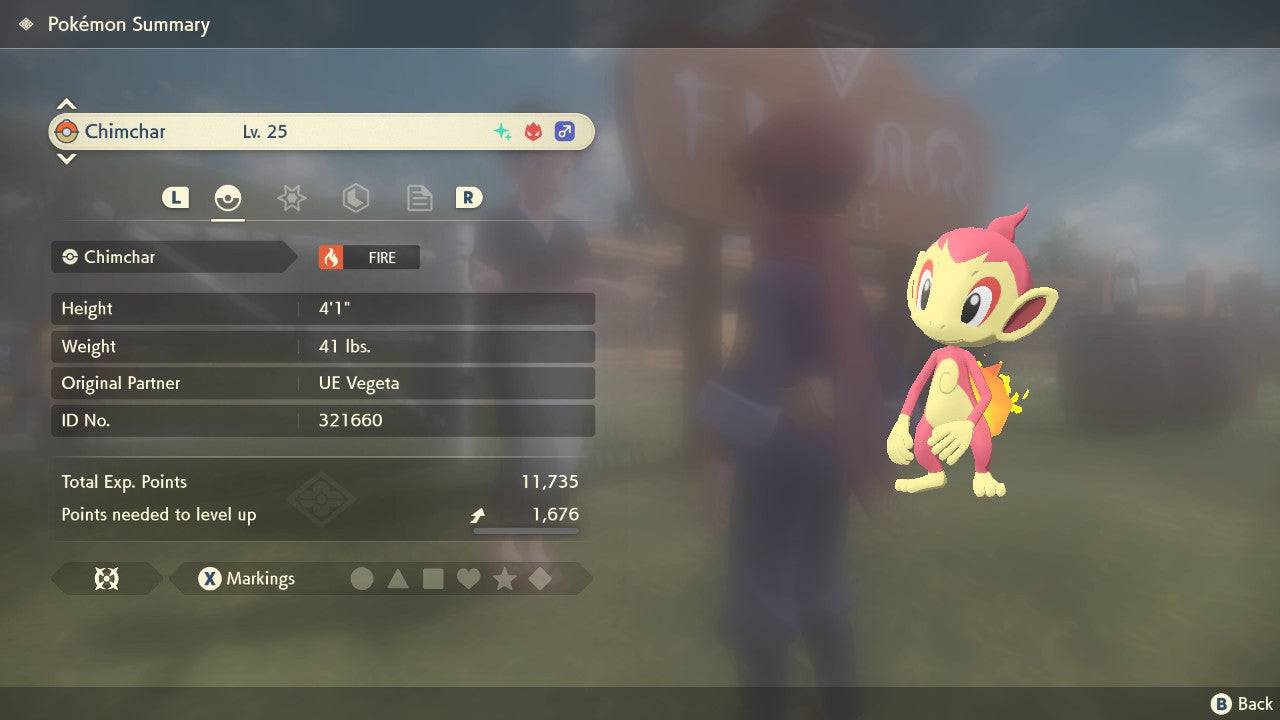
Task: Toggle the star marking
Action: click(x=504, y=578)
